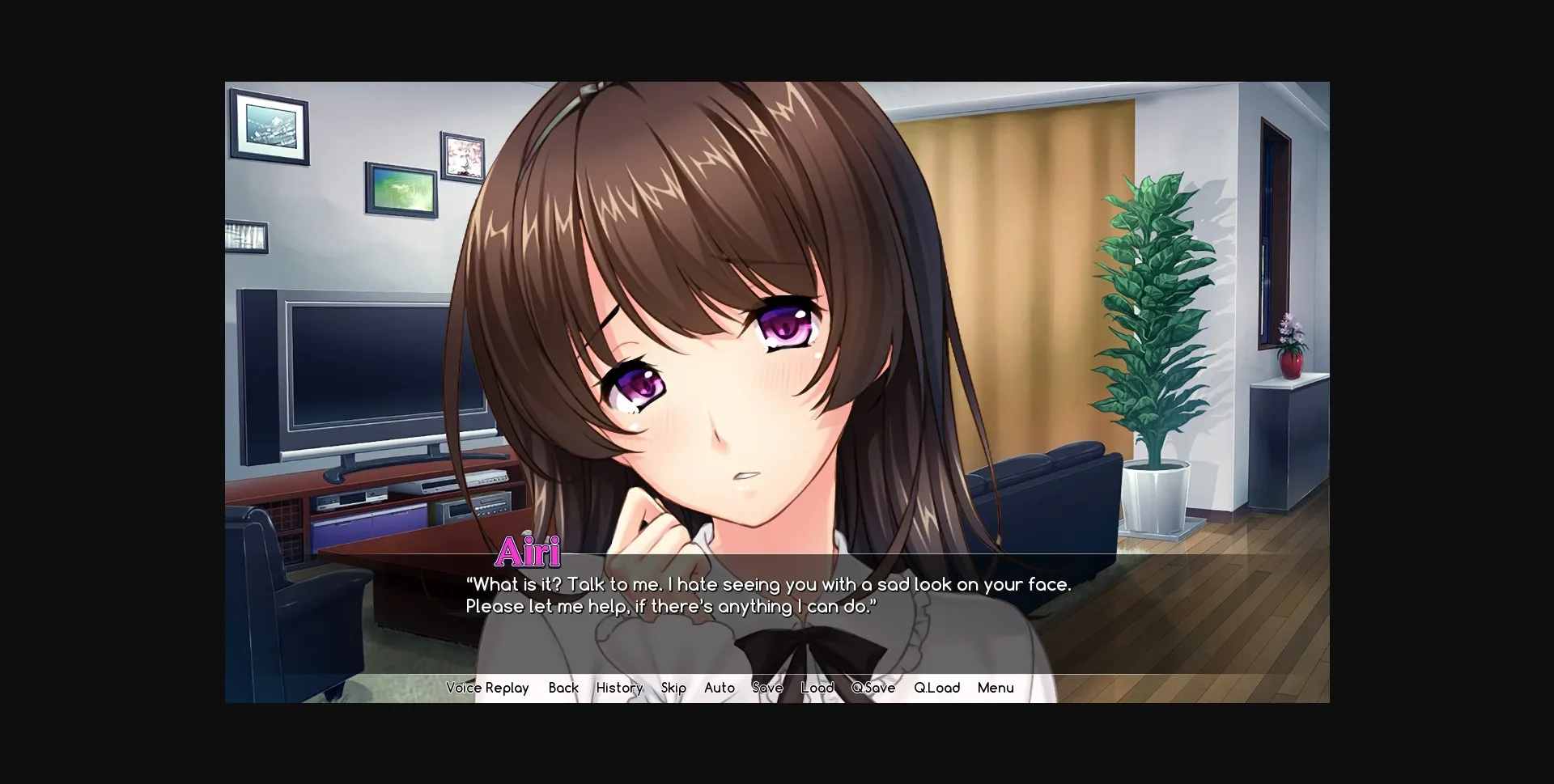Enable Skip mode to fast-forward text
The height and width of the screenshot is (784, 1554).
click(673, 688)
